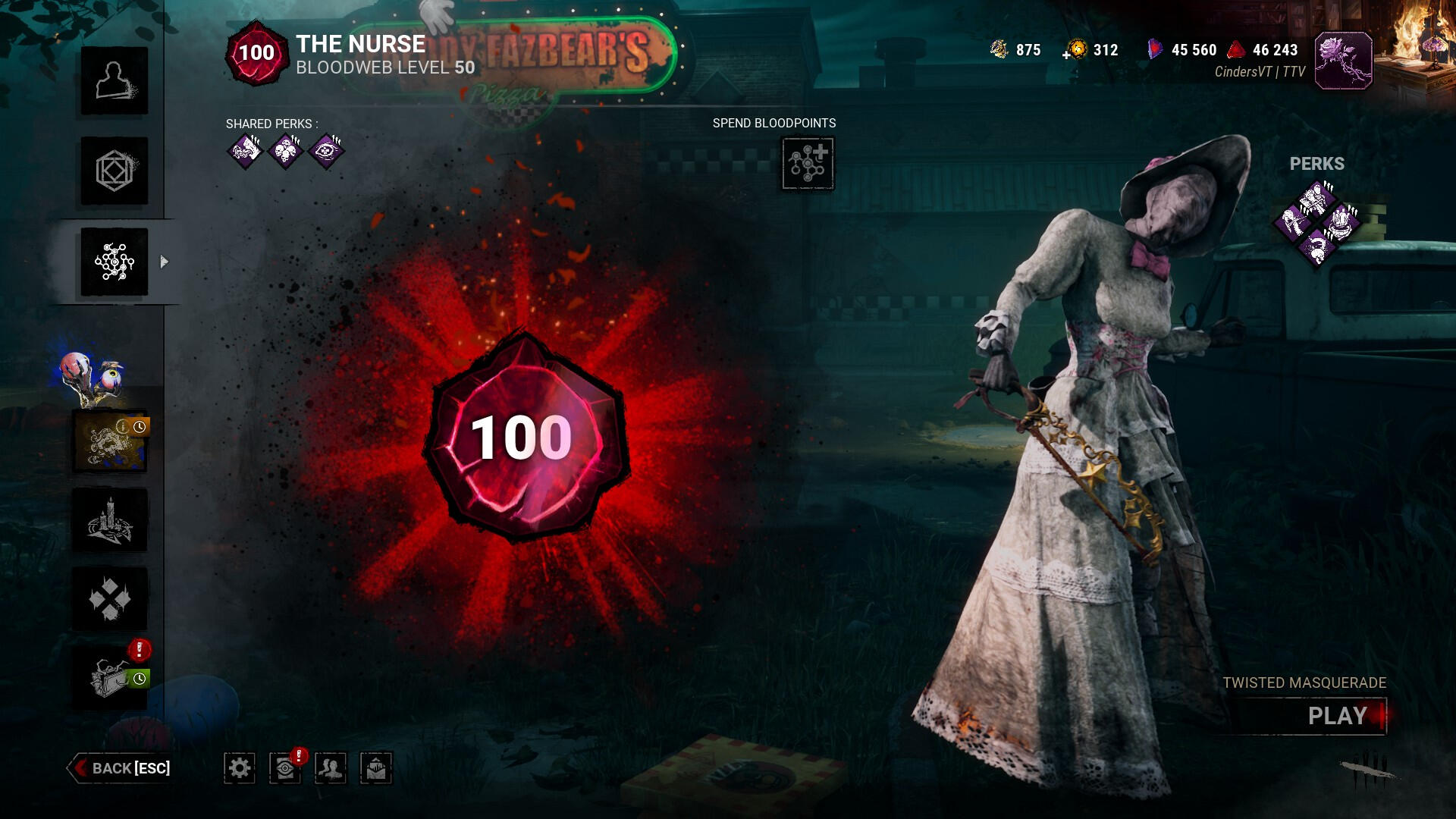The image size is (1456, 819).
Task: Open the event tome with the clock badge
Action: (111, 441)
